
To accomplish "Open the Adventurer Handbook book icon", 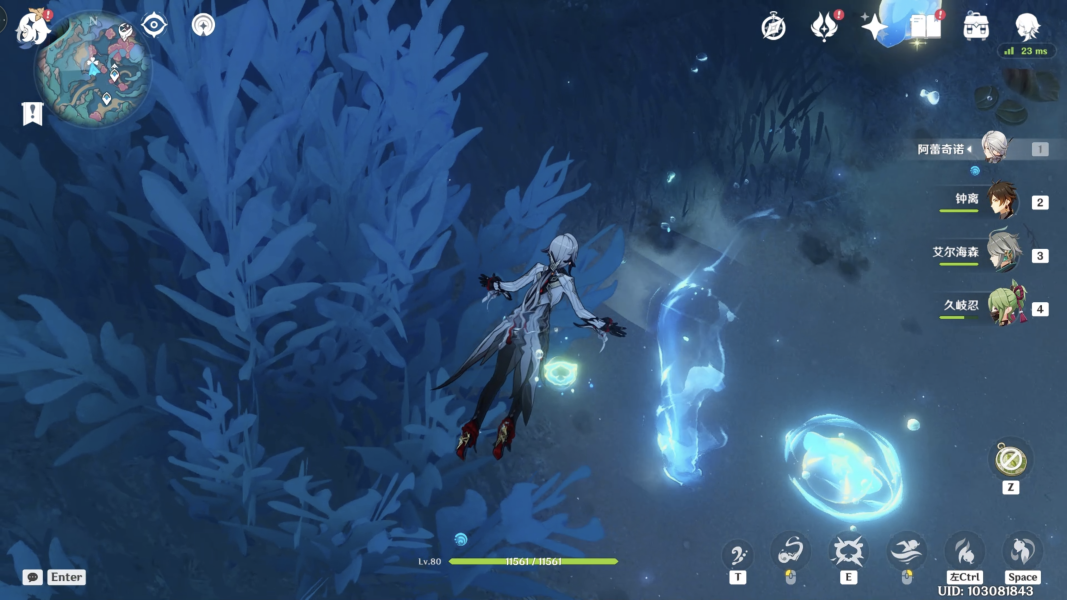I will pos(926,27).
